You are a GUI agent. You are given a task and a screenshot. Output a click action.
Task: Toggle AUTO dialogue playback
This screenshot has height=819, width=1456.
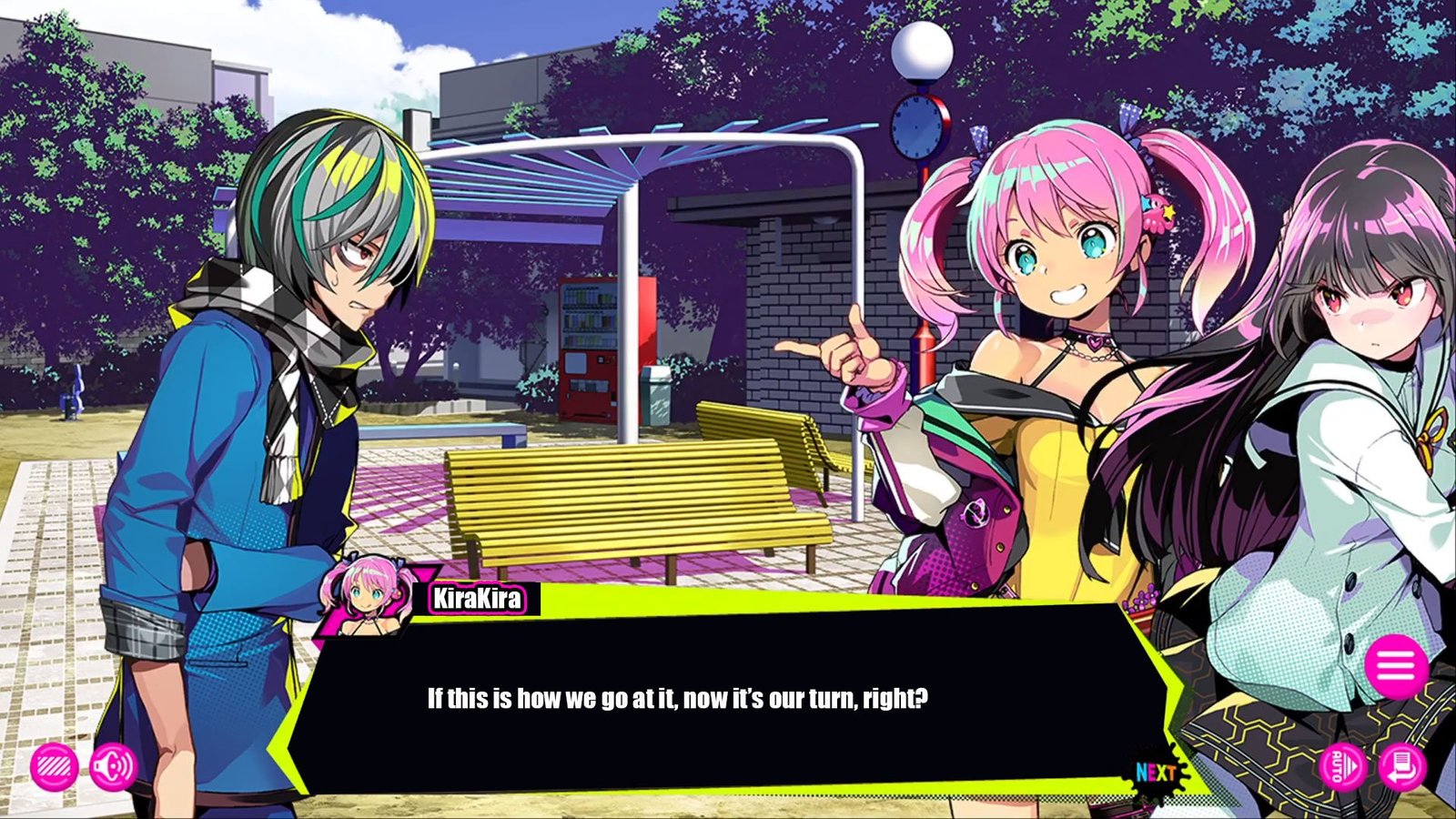point(1342,766)
